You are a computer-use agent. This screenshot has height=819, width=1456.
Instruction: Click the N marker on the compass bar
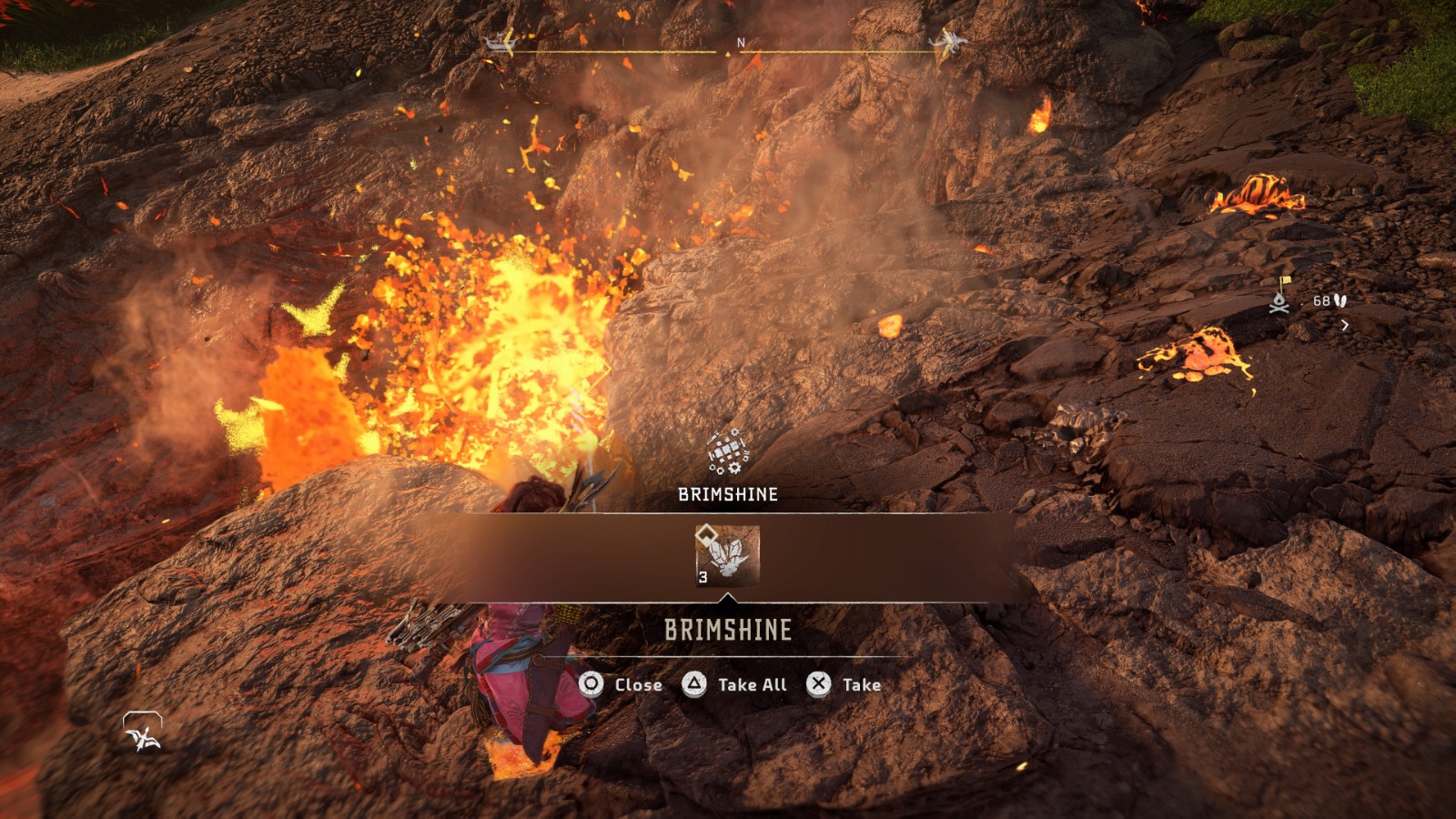tap(739, 42)
